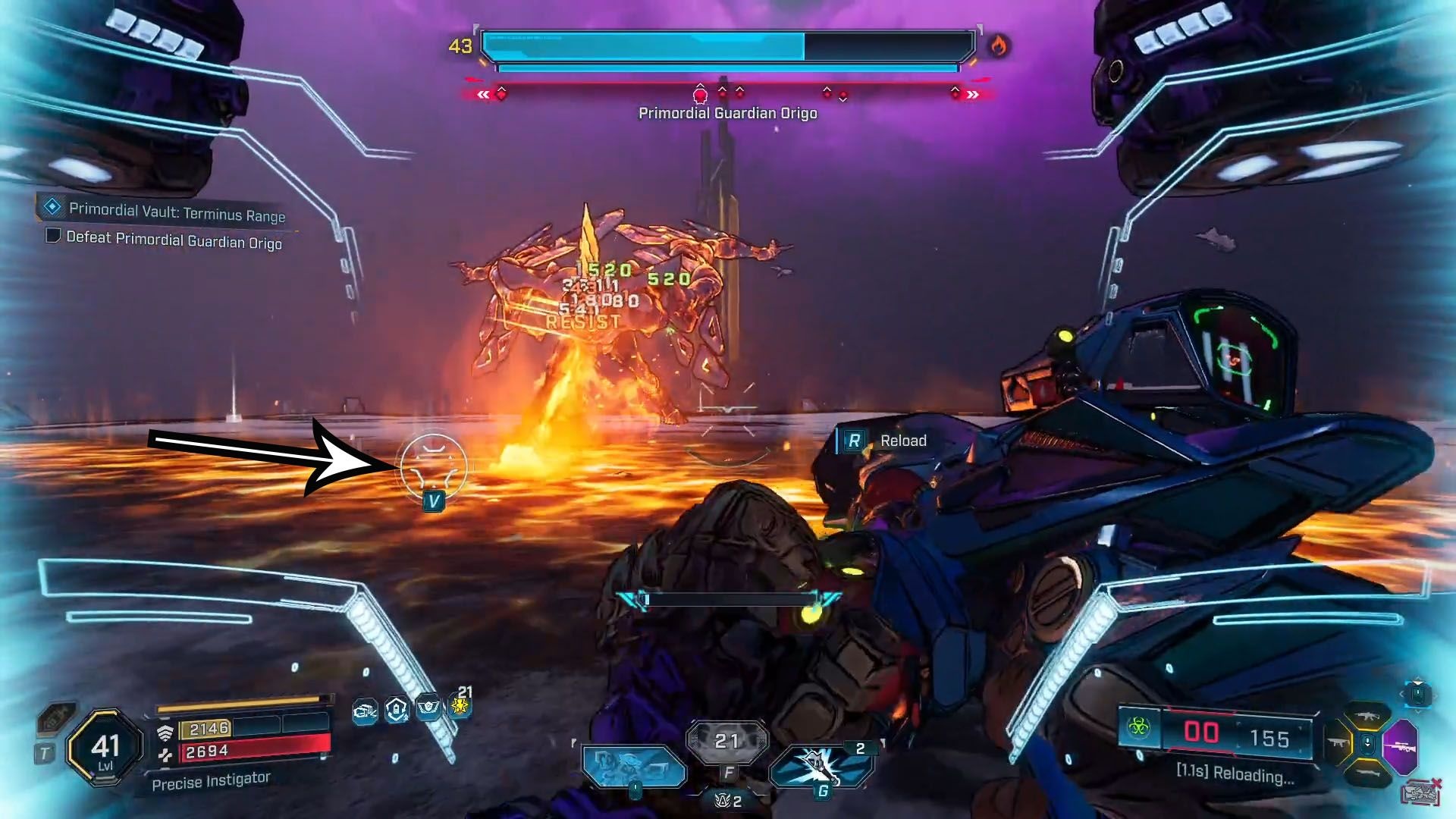Trigger the action skill showing 21 cooldown
Screen dimensions: 1456x819
click(x=726, y=742)
